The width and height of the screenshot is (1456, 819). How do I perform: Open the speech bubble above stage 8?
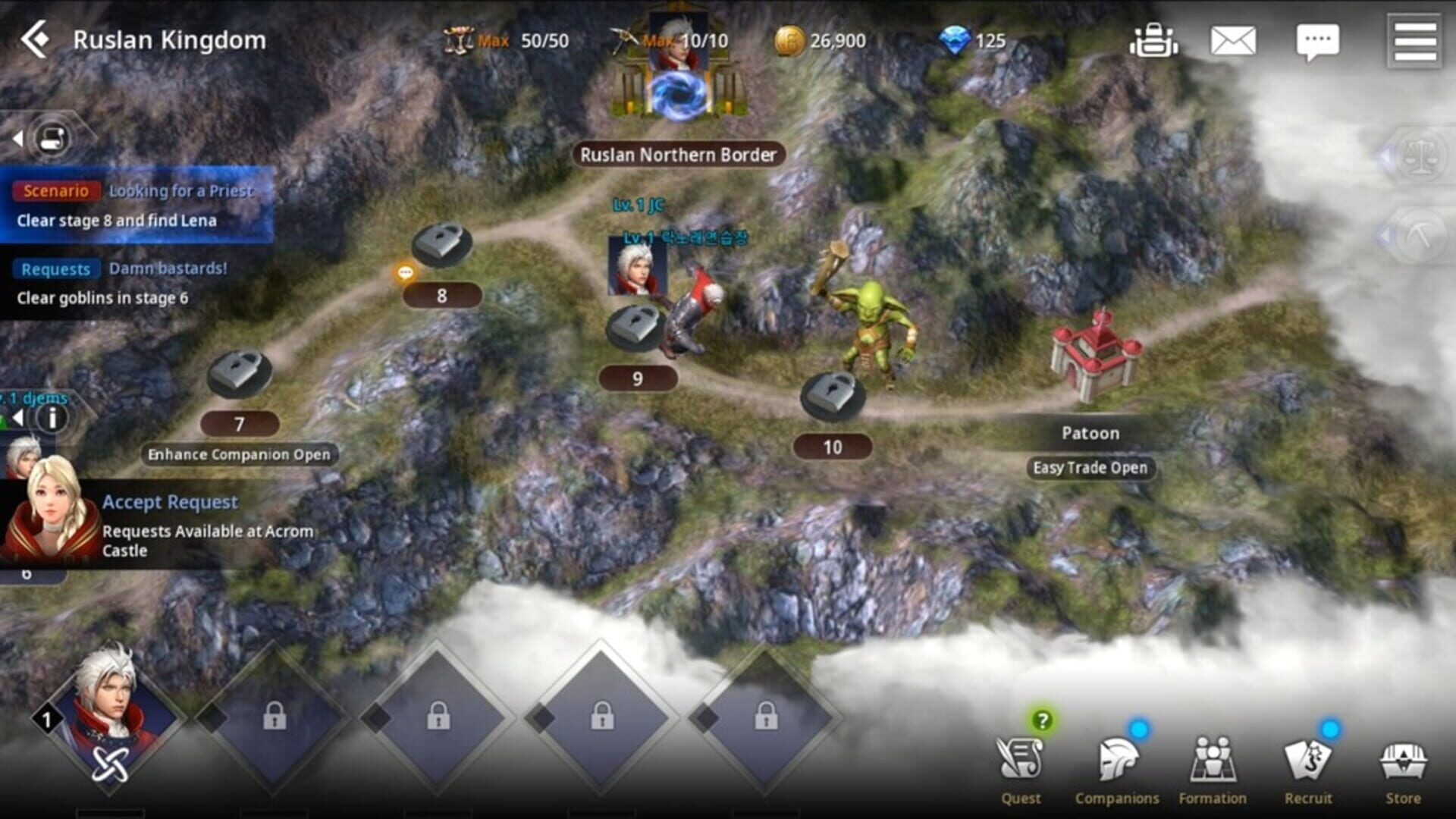404,271
